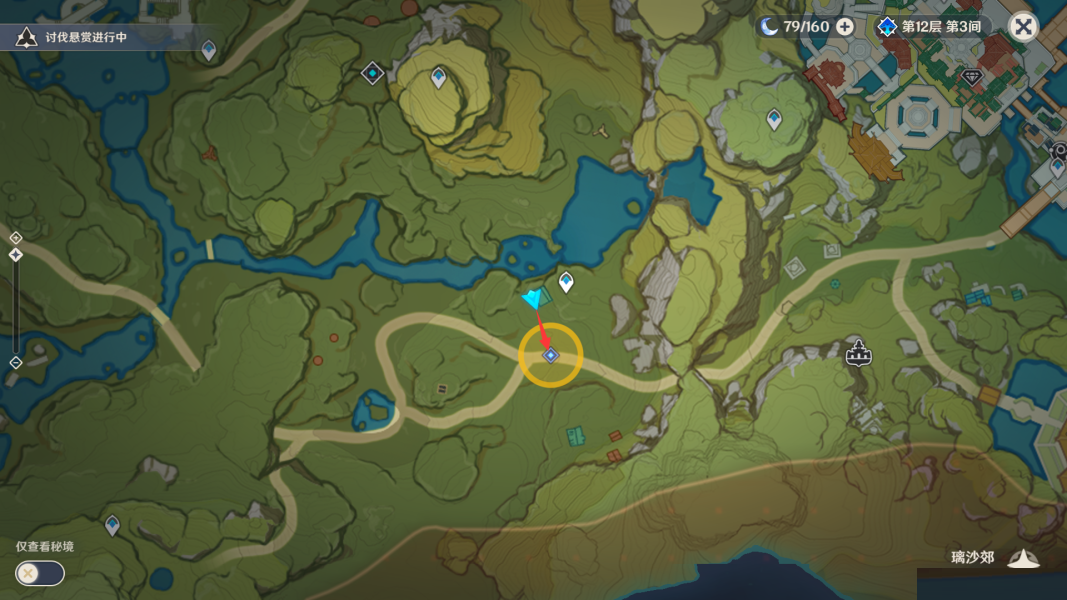This screenshot has width=1067, height=600.
Task: Add resin using the plus button
Action: [845, 26]
